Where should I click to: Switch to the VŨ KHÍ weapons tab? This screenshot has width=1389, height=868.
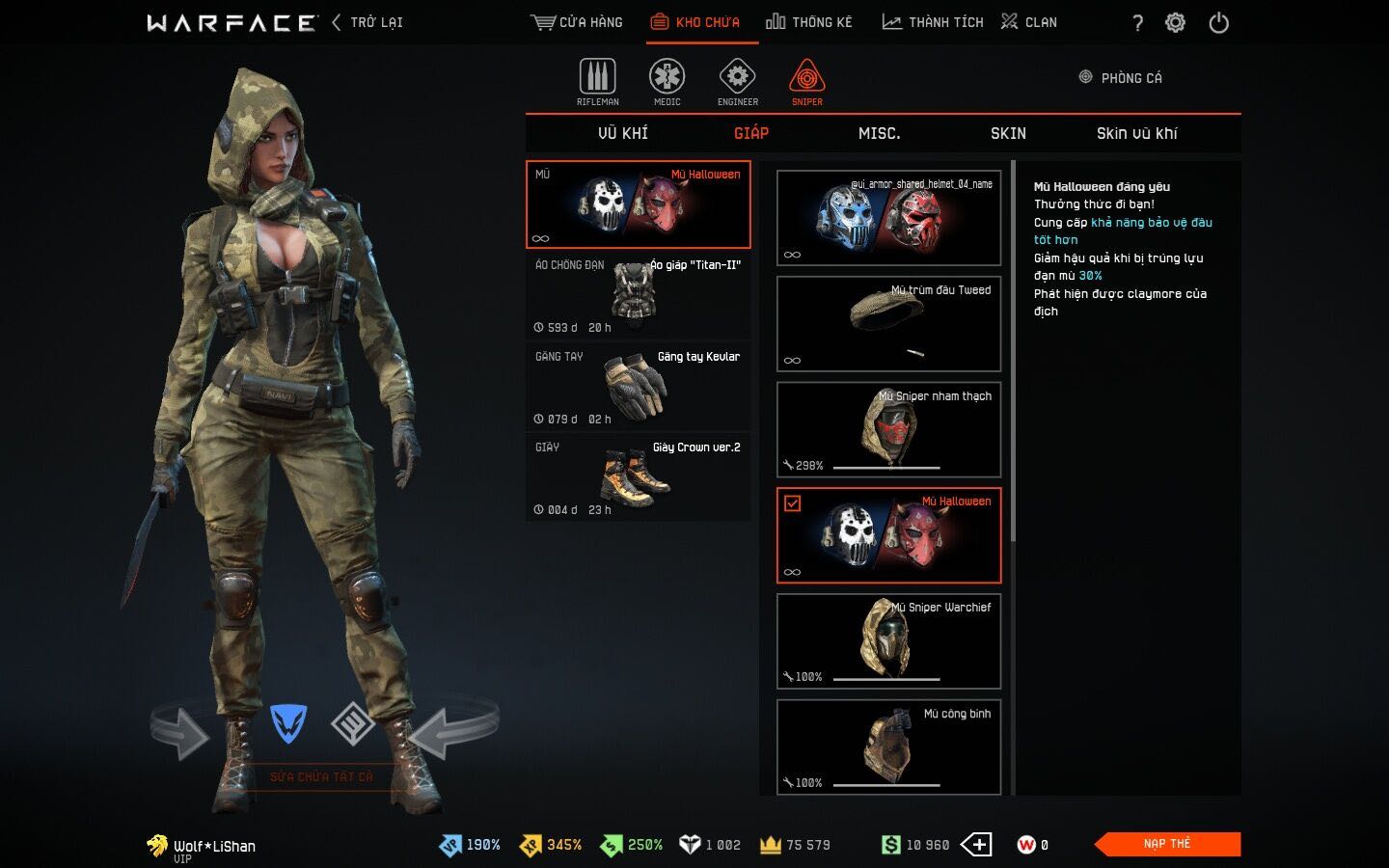pyautogui.click(x=623, y=133)
